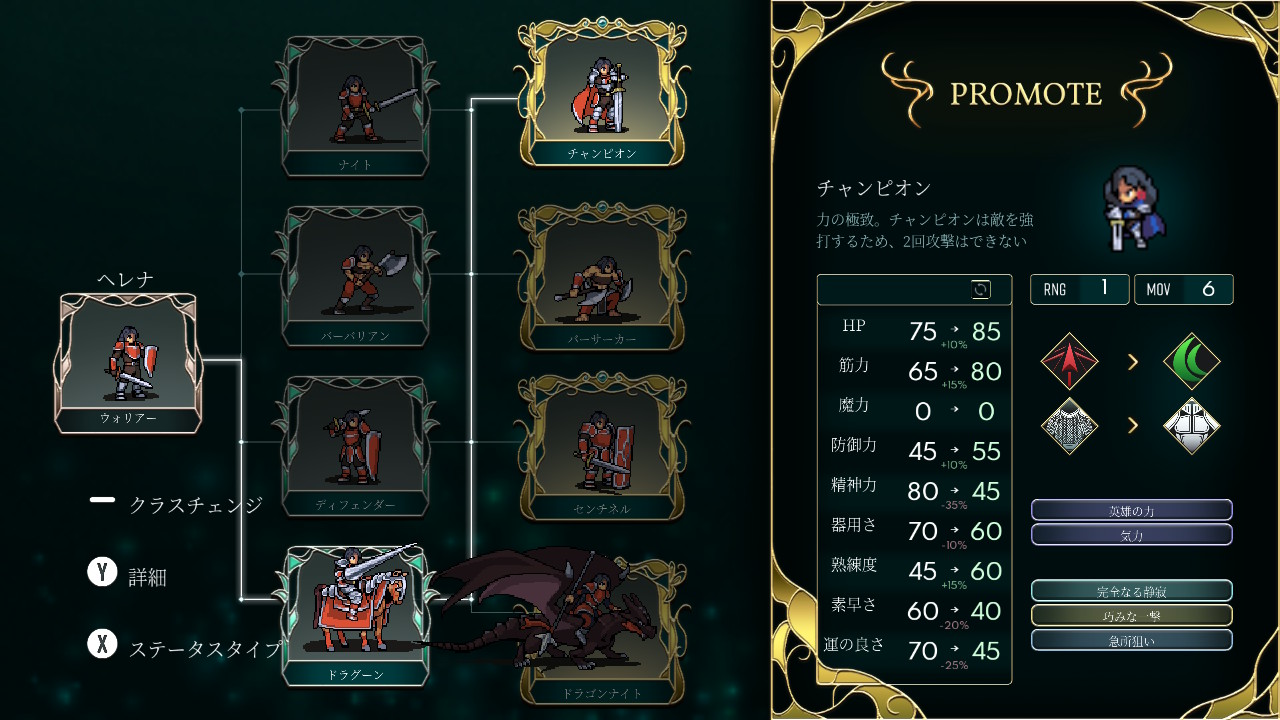Pick the ドラゴンナイト class tile
Viewport: 1280px width, 720px height.
tap(603, 650)
